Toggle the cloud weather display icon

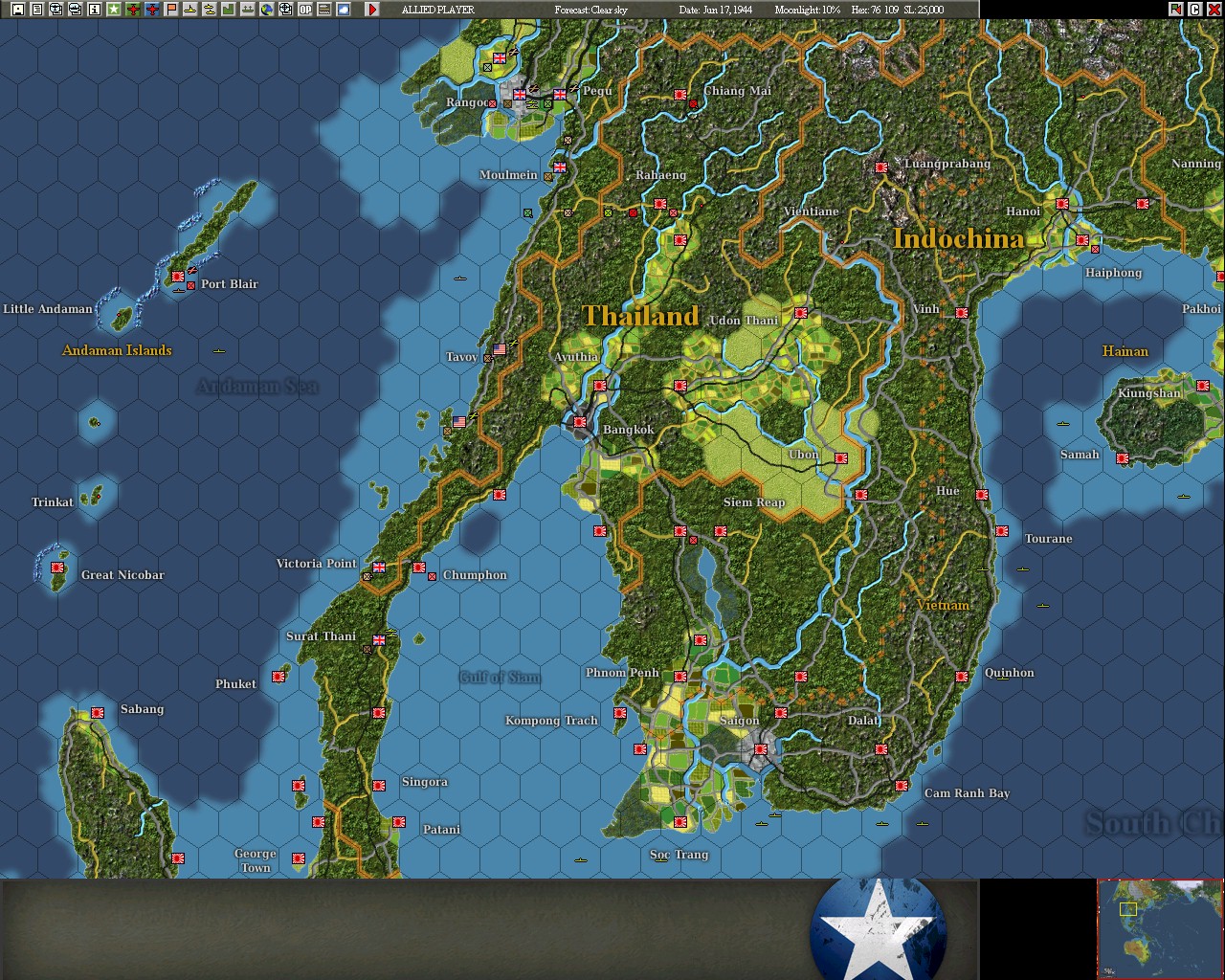tap(343, 9)
